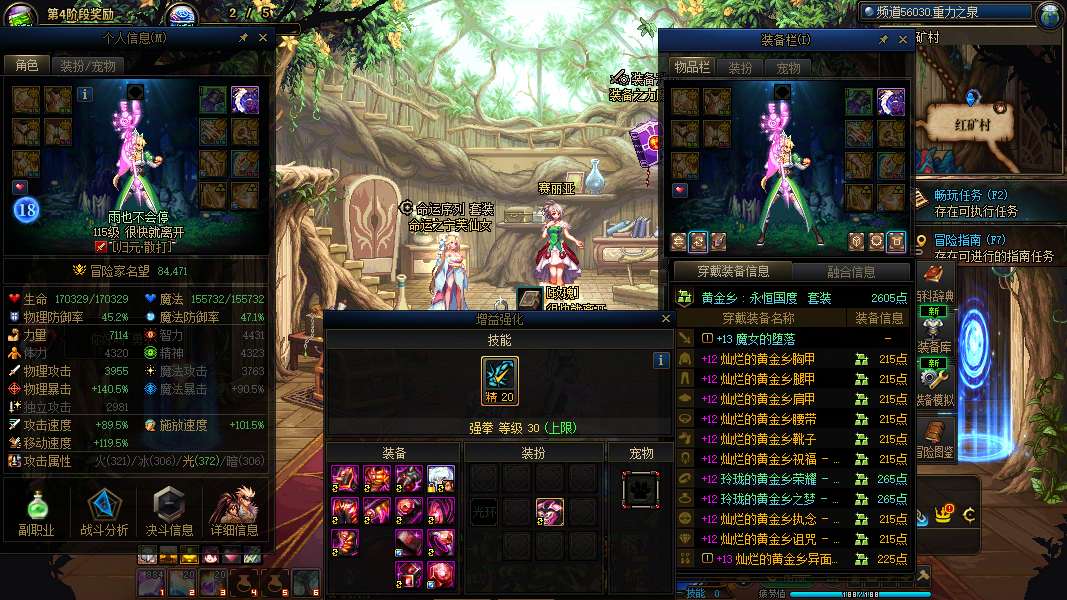Click the info button in 增益强化 window
Screen dimensions: 1067x600
(660, 360)
